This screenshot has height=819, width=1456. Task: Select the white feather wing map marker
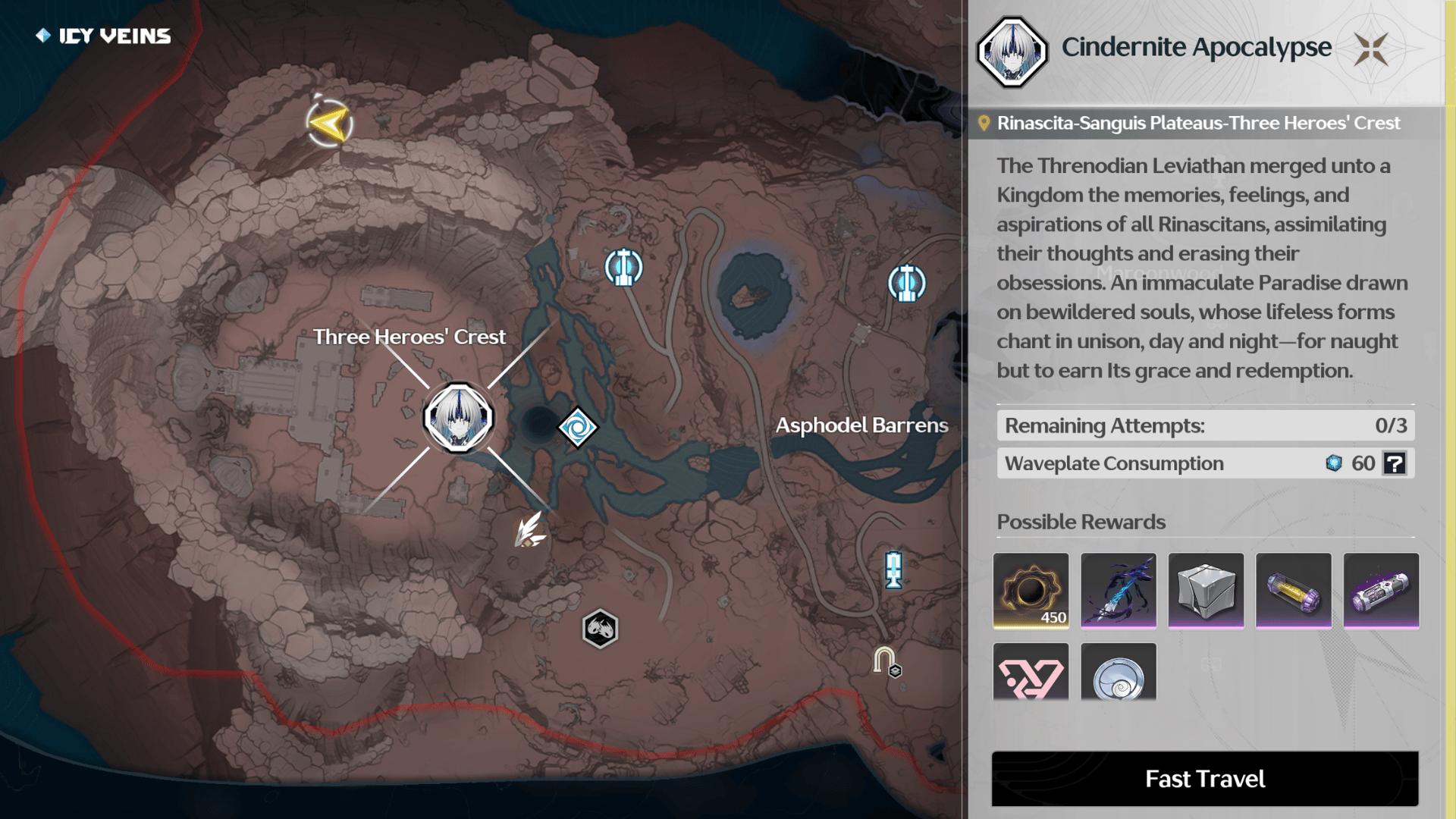529,530
